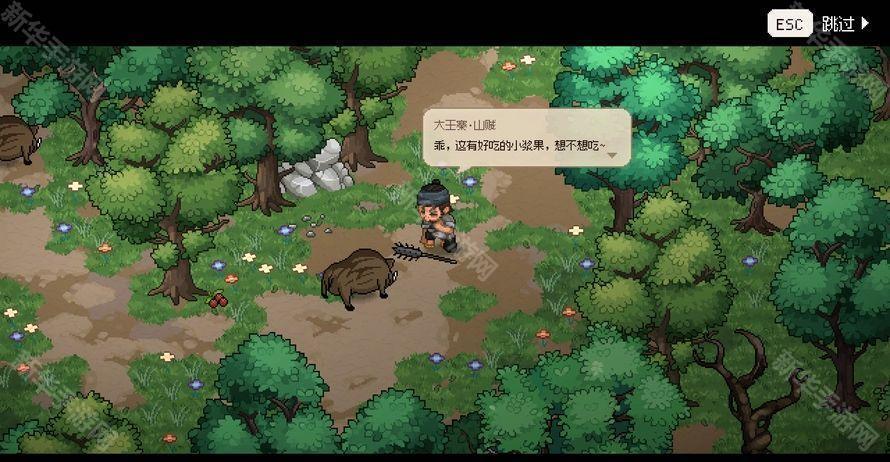The image size is (890, 462).
Task: Advance the bandit's speech bubble dialogue
Action: click(x=527, y=139)
